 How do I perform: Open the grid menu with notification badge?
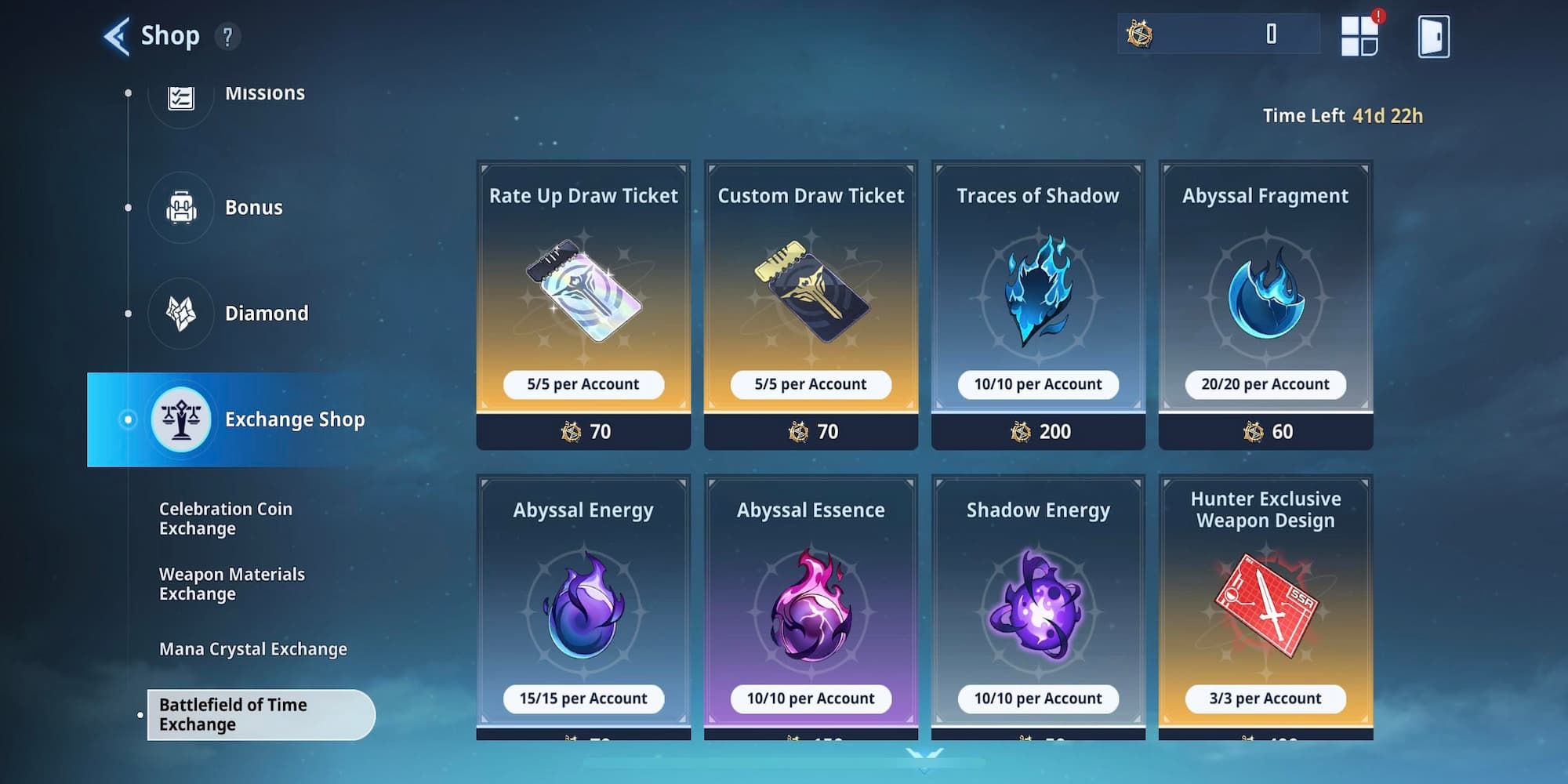[x=1362, y=33]
